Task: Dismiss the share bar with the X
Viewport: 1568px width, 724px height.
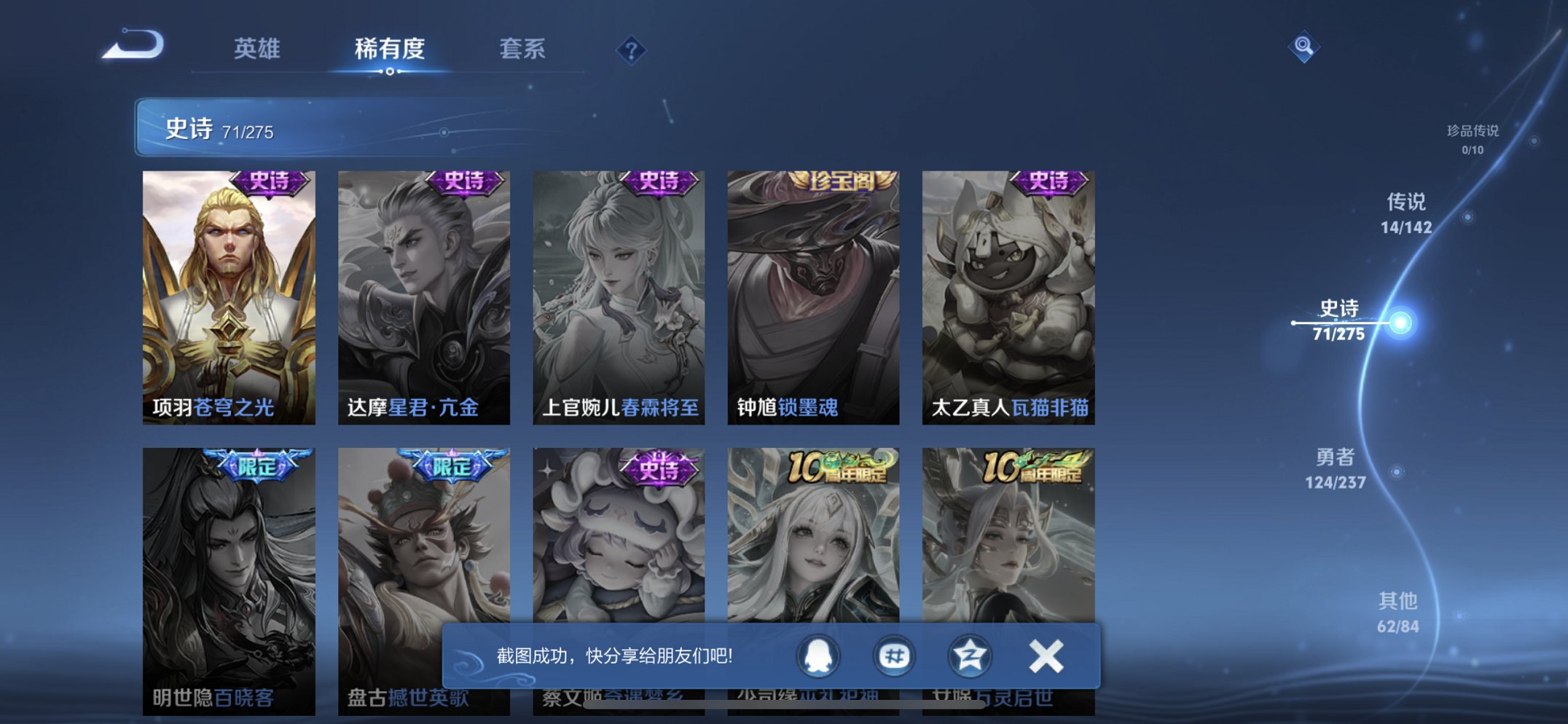Action: (x=1043, y=656)
